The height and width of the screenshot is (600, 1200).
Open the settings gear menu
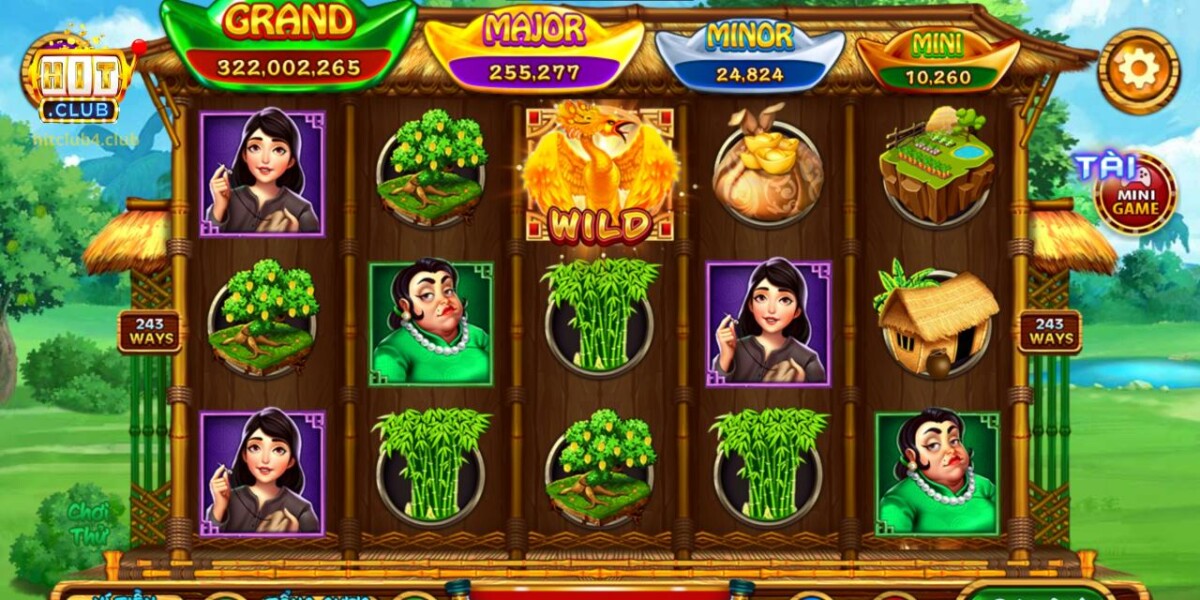point(1139,70)
